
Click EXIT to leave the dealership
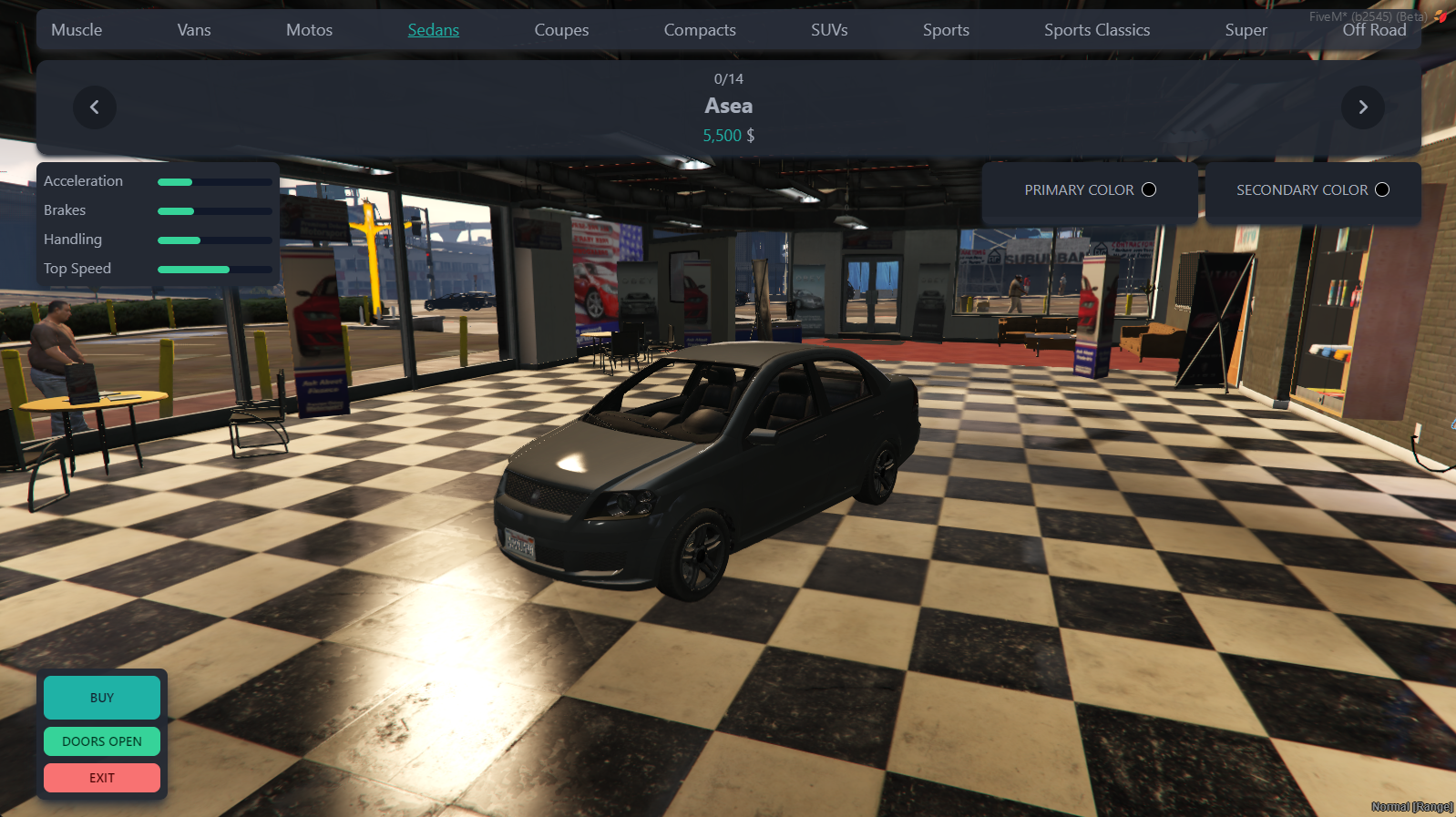click(x=101, y=777)
